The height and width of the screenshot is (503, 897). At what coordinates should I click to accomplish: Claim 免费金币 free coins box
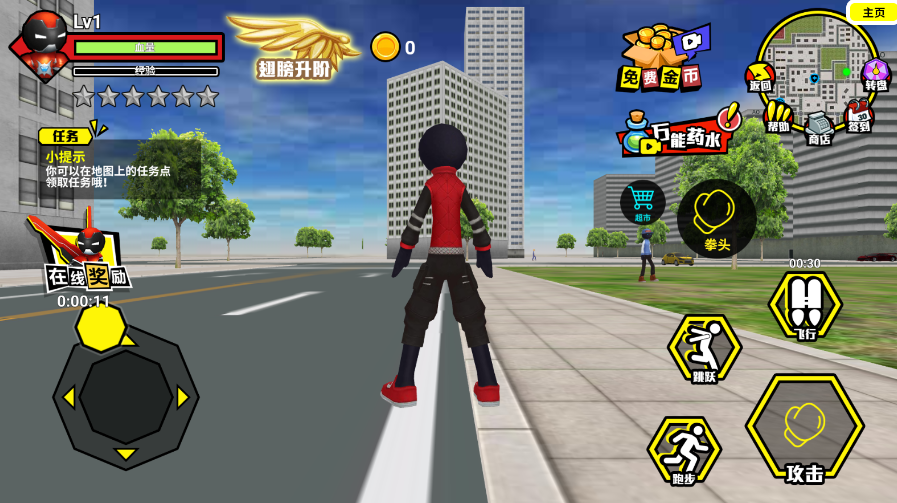(660, 58)
